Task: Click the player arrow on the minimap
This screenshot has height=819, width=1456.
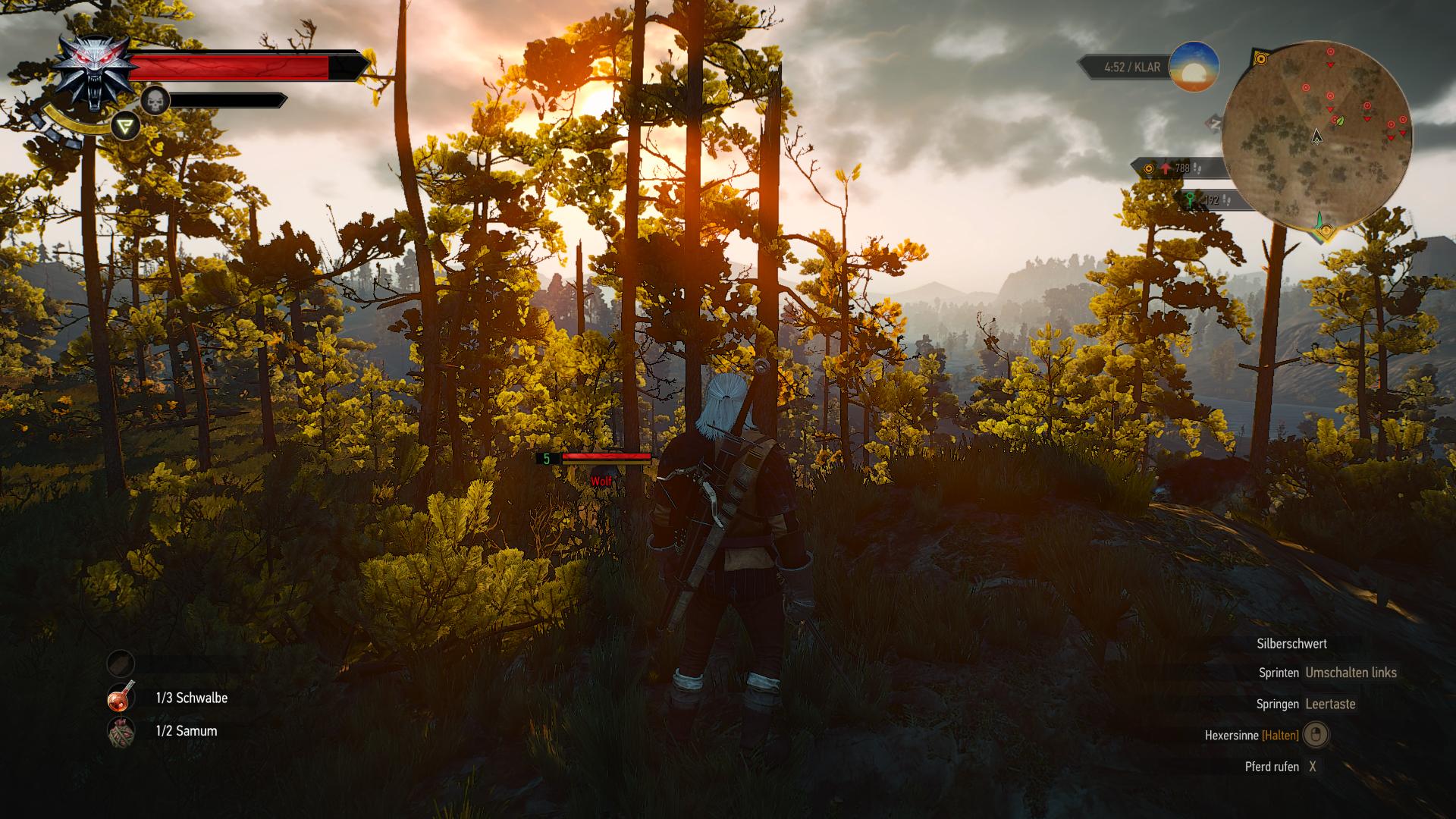Action: pos(1317,136)
